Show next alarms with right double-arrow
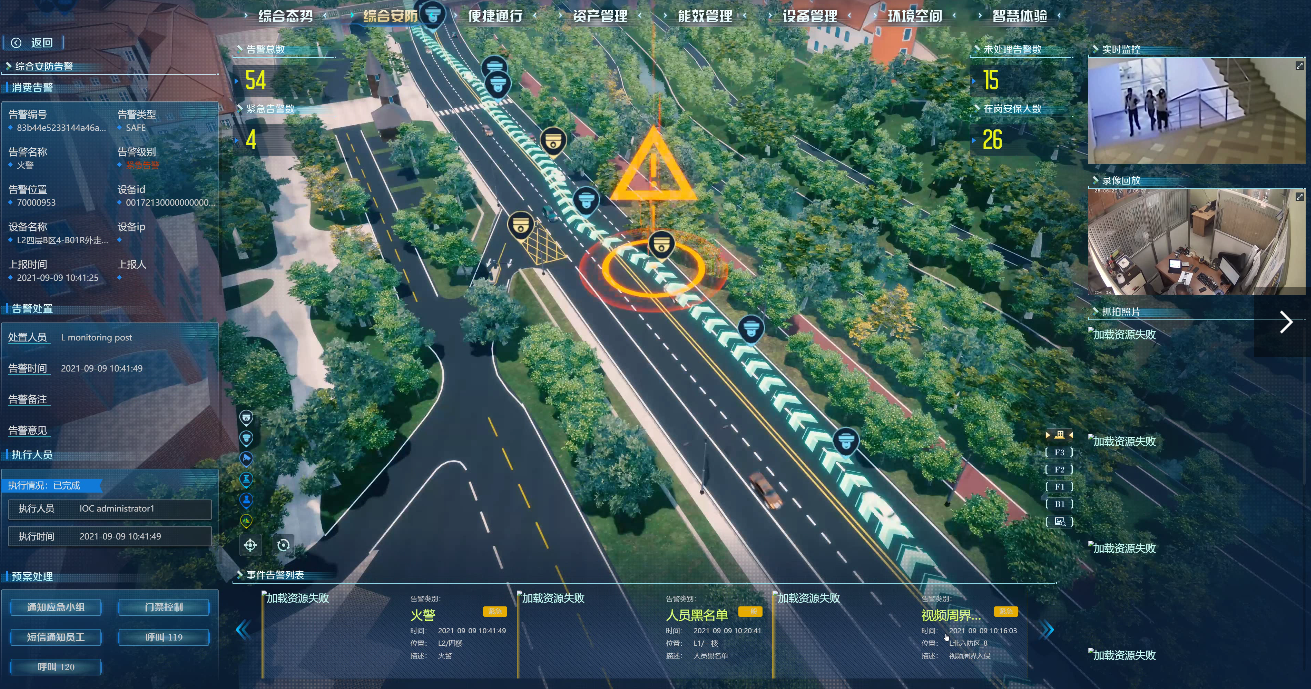This screenshot has height=689, width=1311. pos(1047,630)
